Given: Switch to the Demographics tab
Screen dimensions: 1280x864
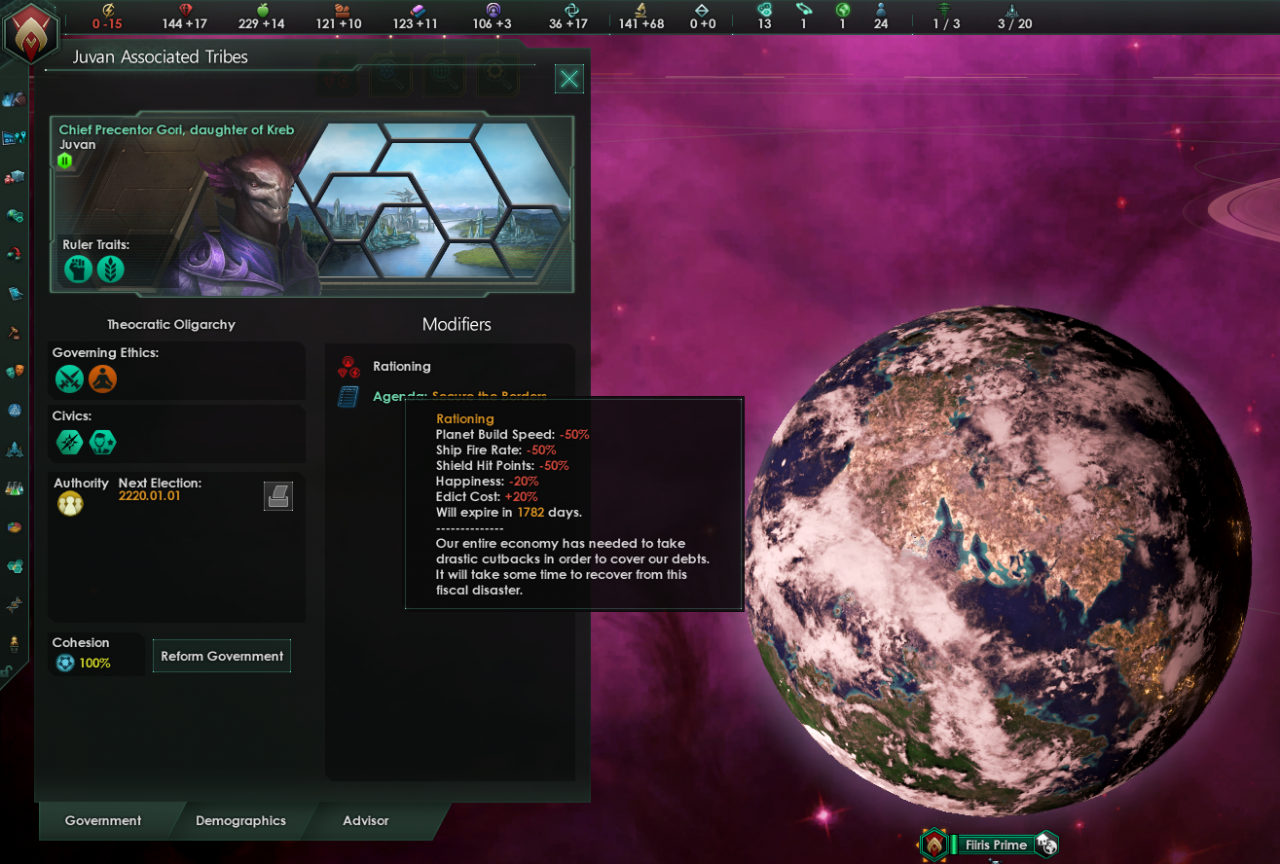Looking at the screenshot, I should coord(241,821).
